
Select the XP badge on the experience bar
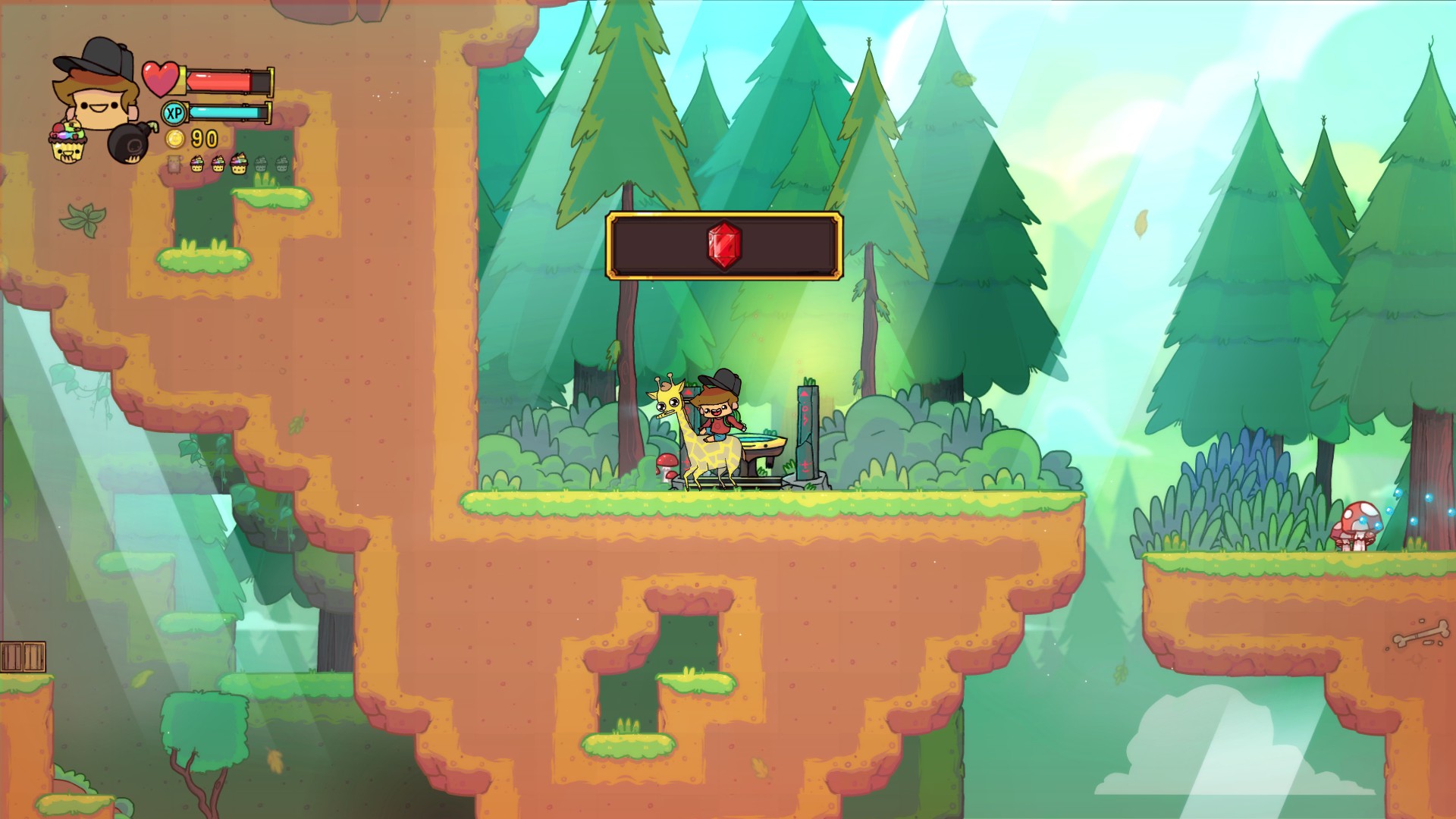173,111
